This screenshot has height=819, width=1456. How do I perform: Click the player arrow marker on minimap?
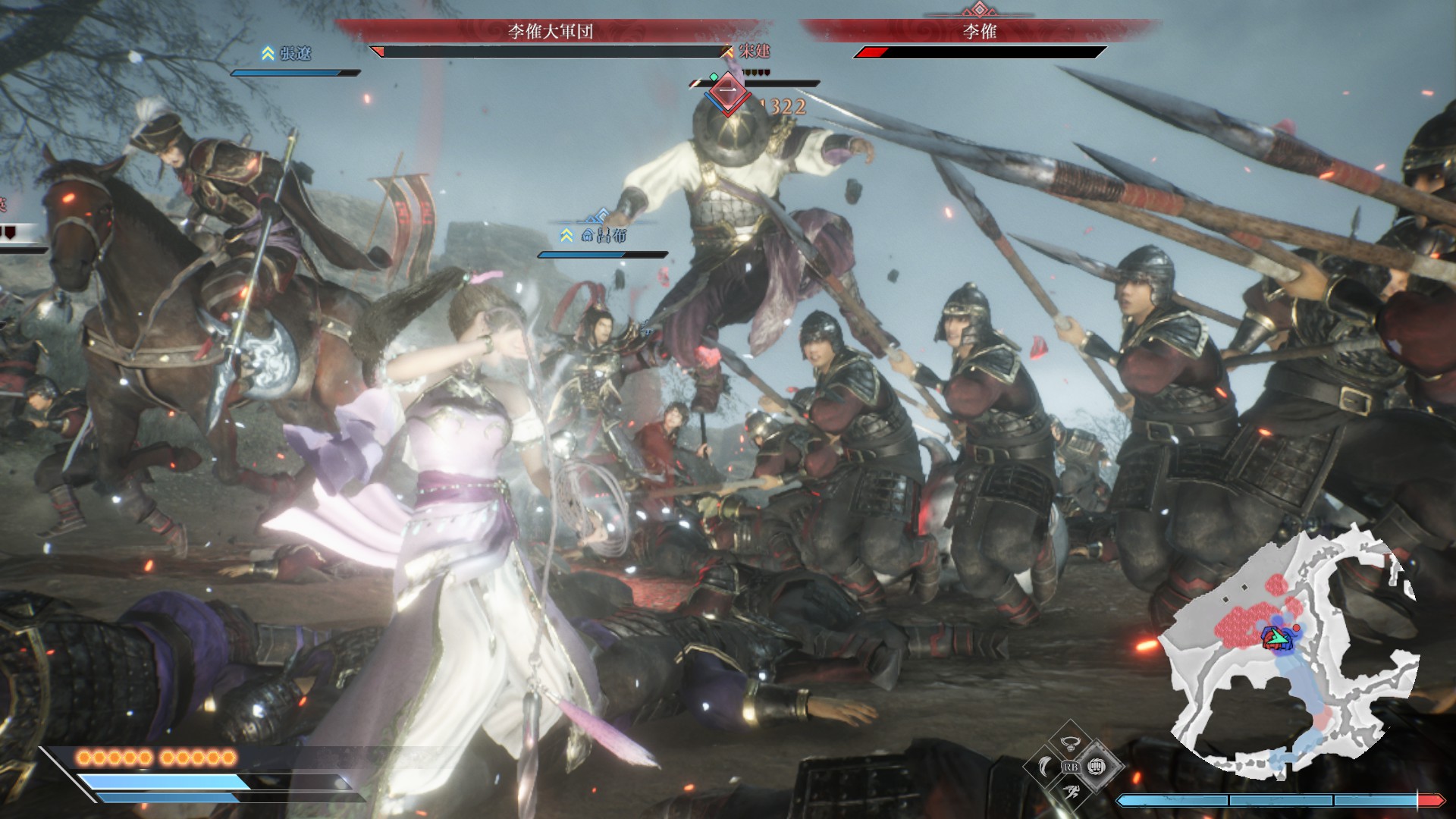[x=1277, y=638]
